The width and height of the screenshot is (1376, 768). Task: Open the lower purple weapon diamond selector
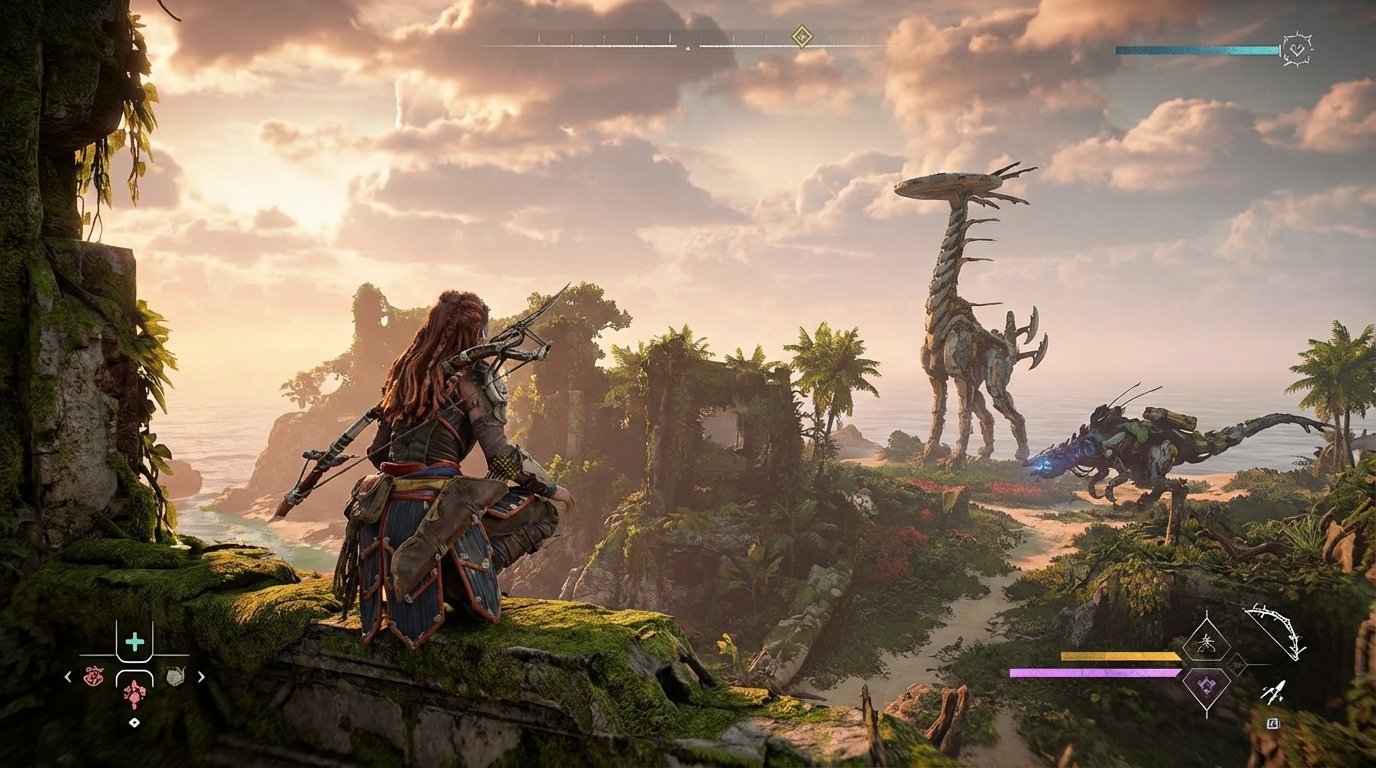(x=1205, y=684)
